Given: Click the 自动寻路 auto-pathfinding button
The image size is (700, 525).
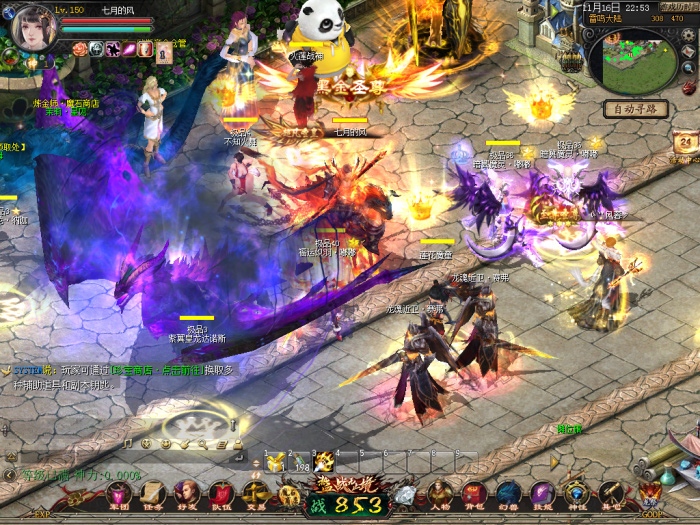Looking at the screenshot, I should coord(636,108).
